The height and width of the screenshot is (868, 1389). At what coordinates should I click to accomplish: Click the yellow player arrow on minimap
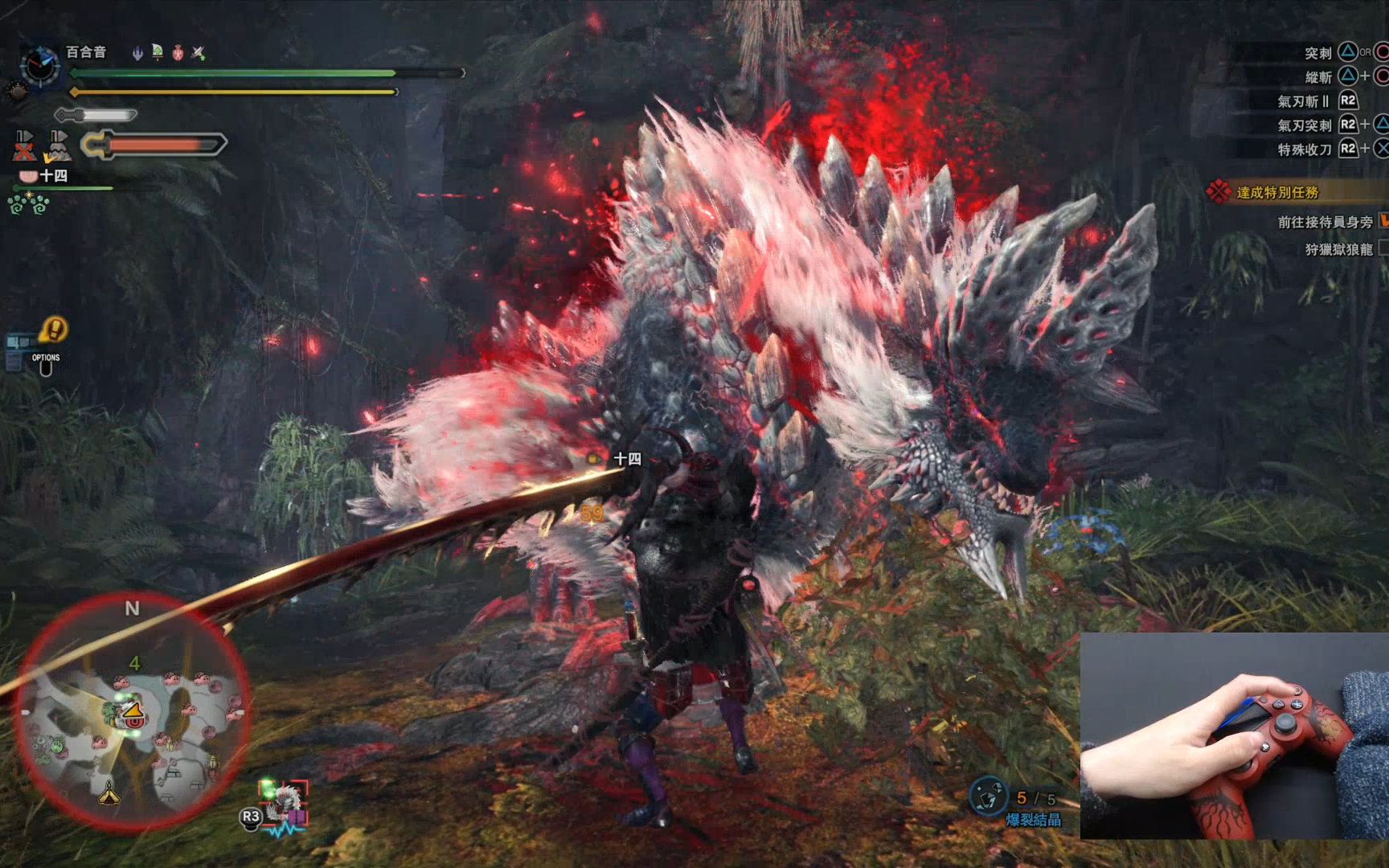[x=132, y=710]
